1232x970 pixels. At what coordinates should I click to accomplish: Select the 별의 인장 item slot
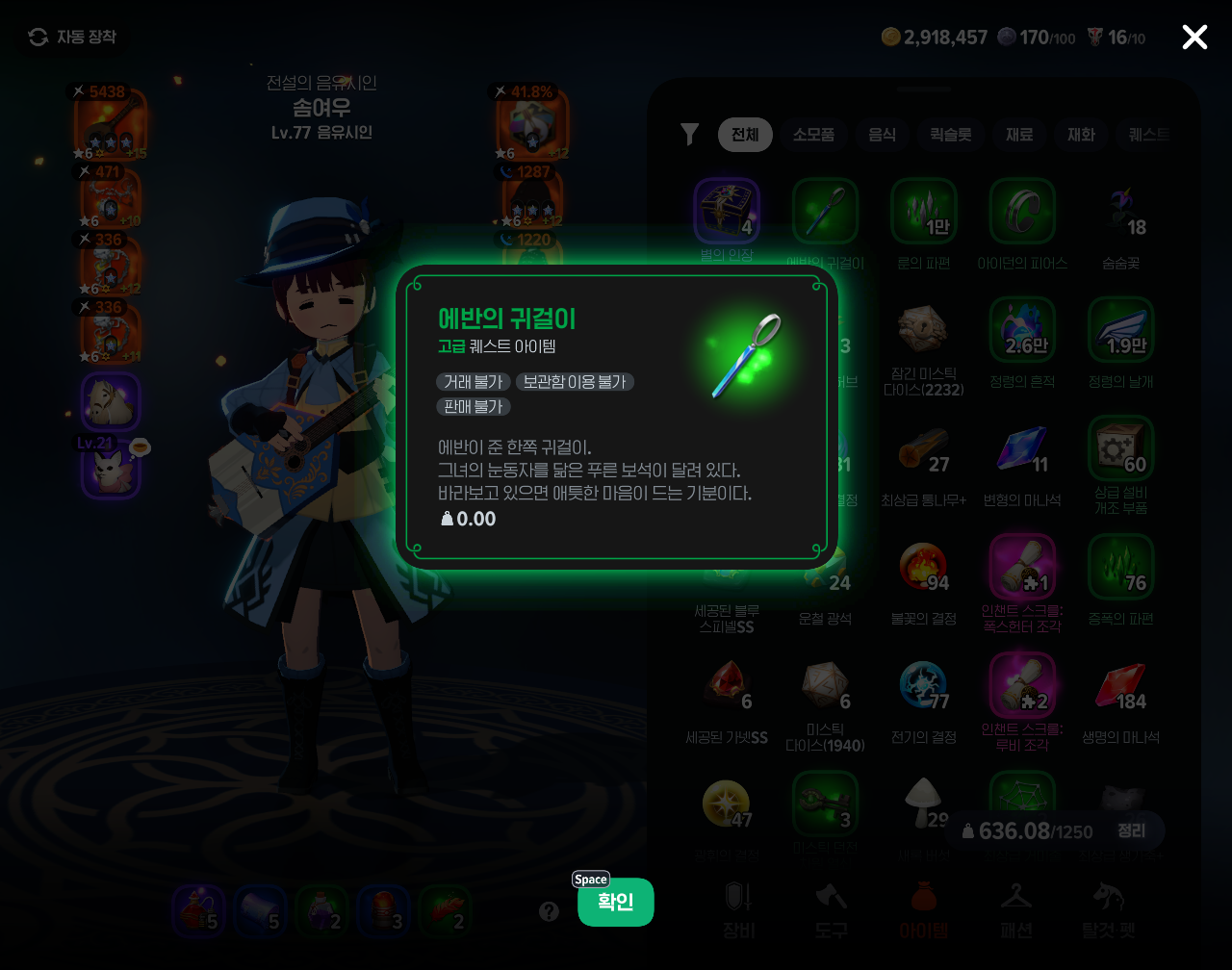tap(727, 212)
